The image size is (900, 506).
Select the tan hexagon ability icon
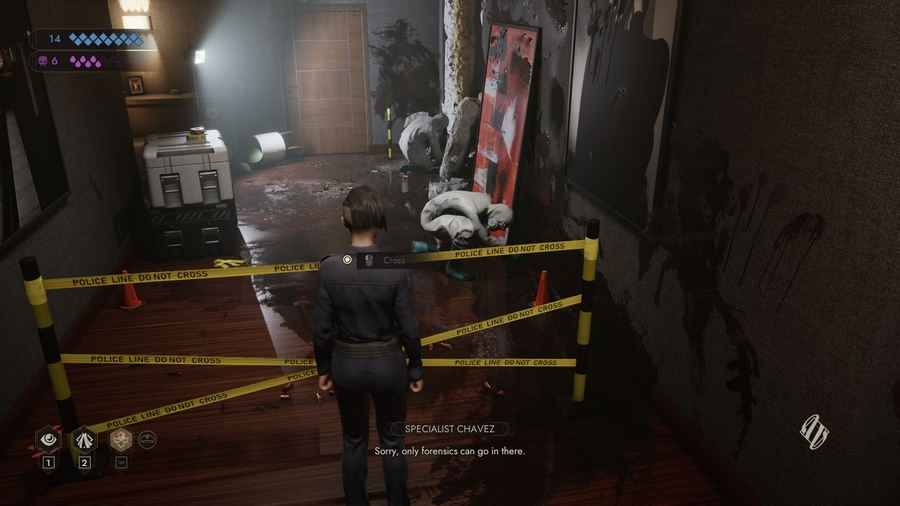122,438
